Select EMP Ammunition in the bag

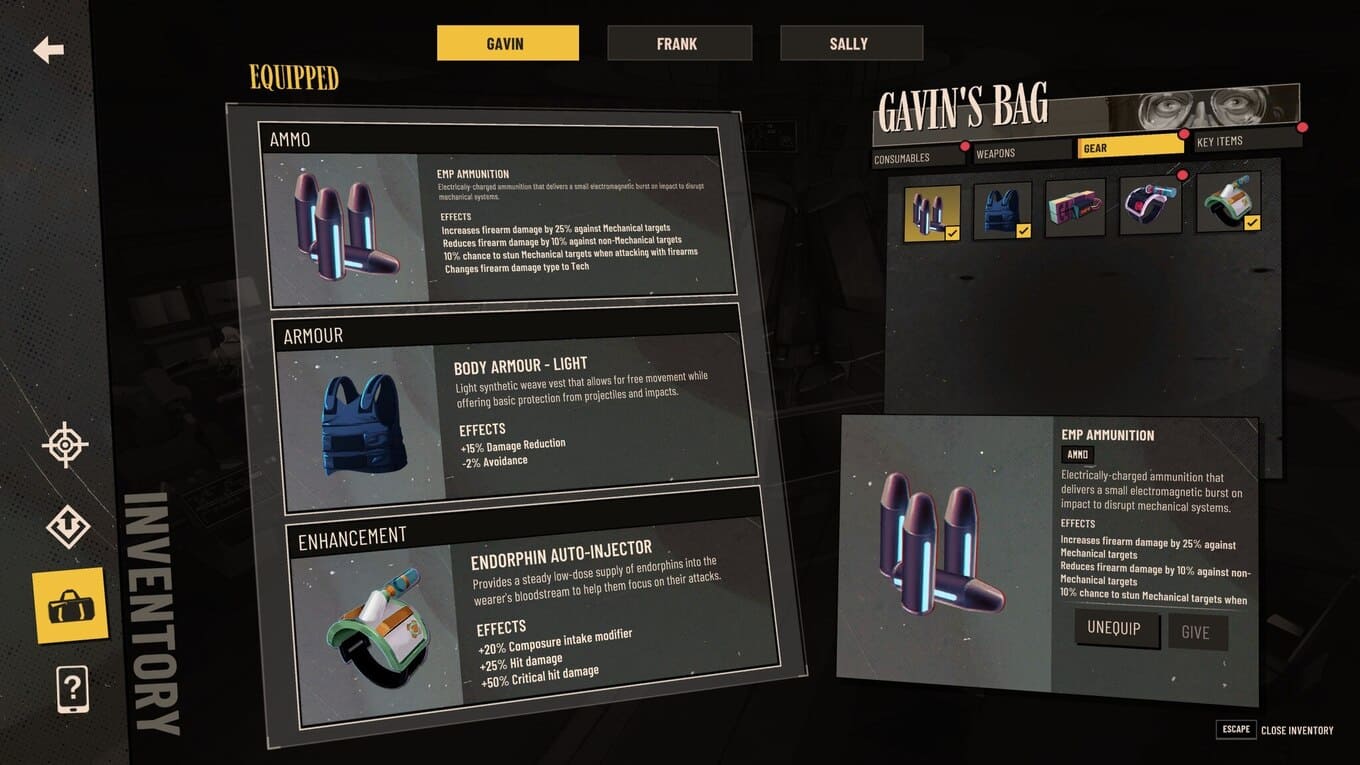pyautogui.click(x=932, y=213)
